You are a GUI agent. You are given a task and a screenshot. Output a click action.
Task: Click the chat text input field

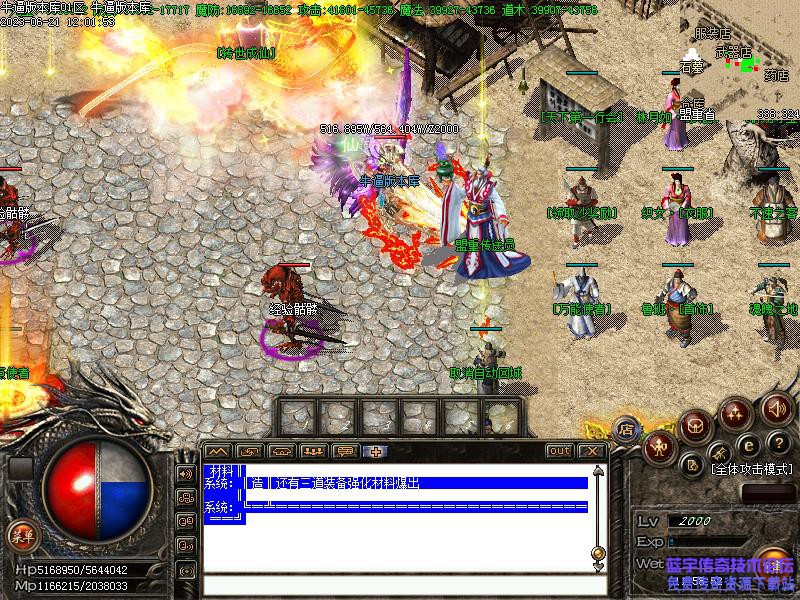coord(400,584)
